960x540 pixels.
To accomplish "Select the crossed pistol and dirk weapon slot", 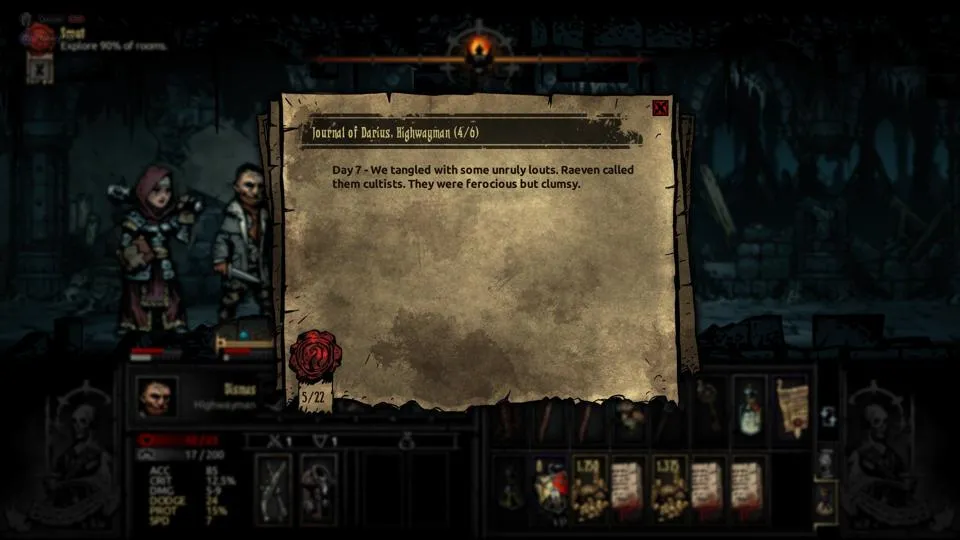I will (273, 489).
